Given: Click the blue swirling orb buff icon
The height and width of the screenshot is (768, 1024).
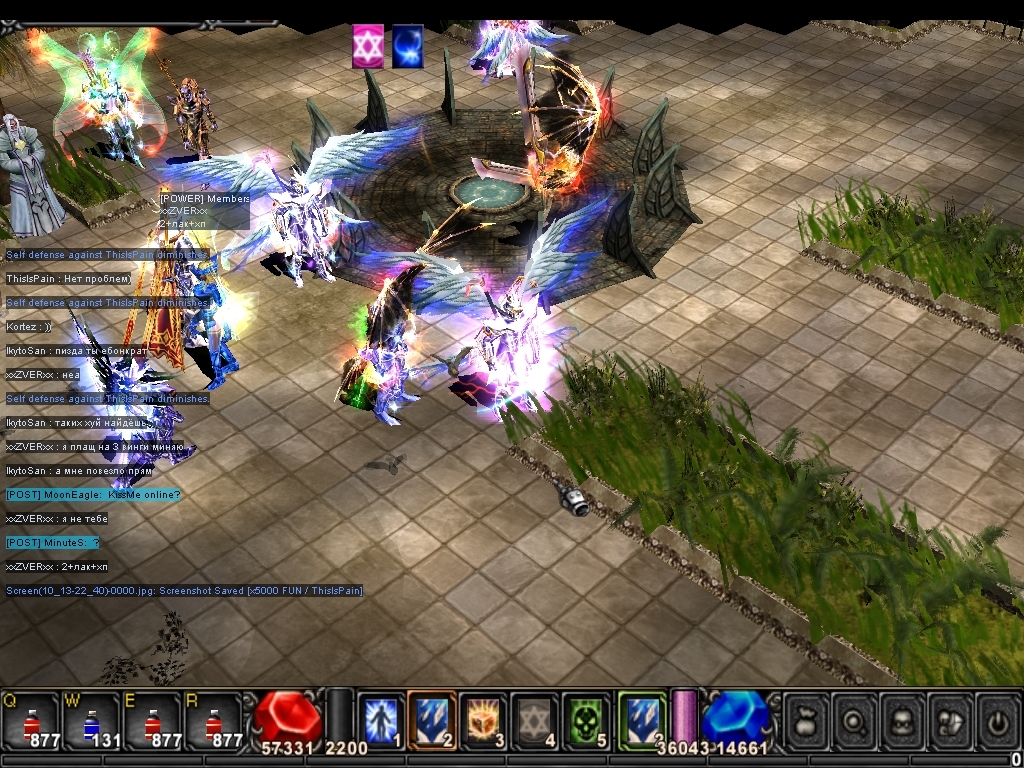Looking at the screenshot, I should [x=408, y=47].
